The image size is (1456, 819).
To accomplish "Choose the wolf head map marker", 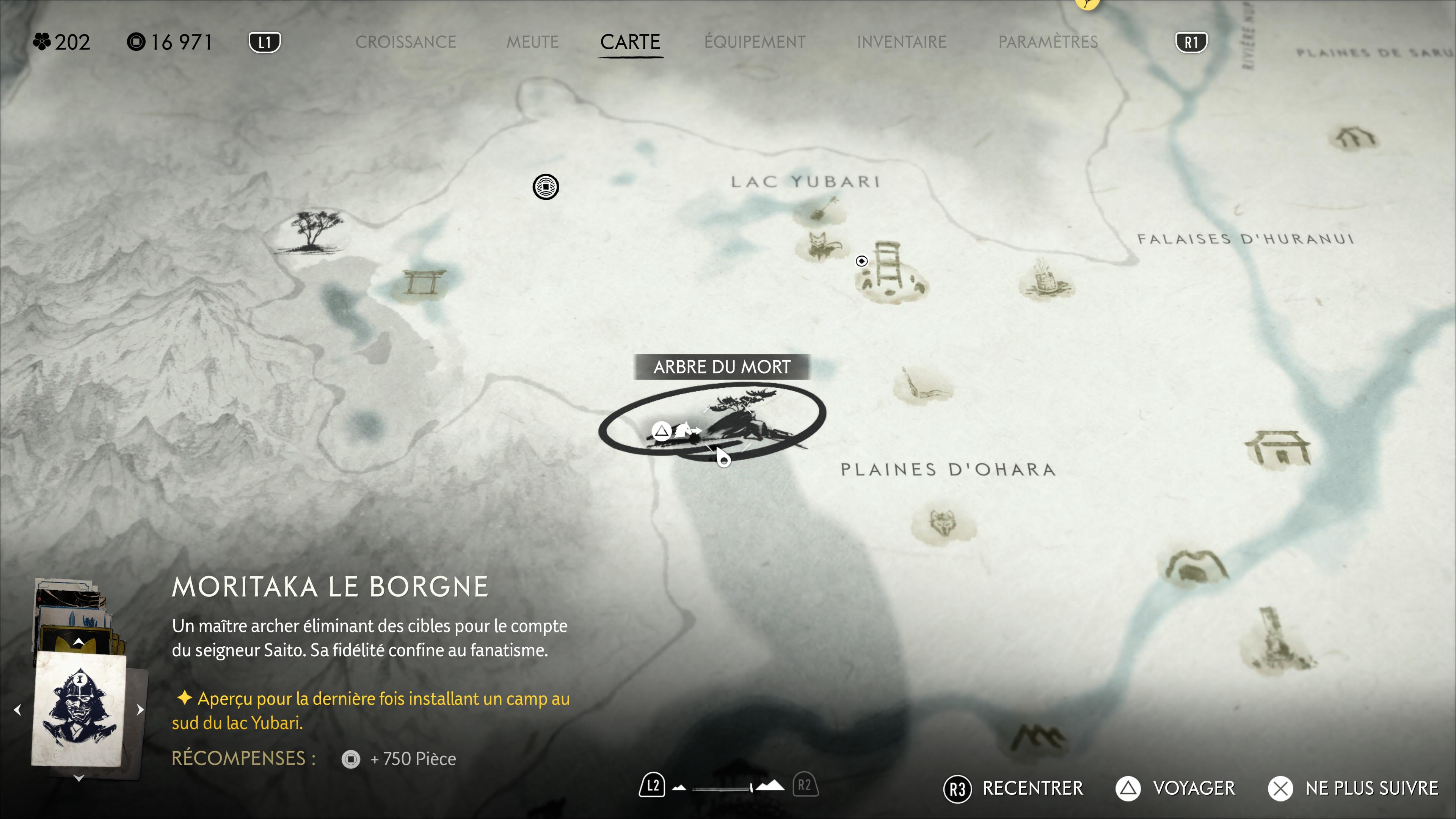I will pos(942,523).
